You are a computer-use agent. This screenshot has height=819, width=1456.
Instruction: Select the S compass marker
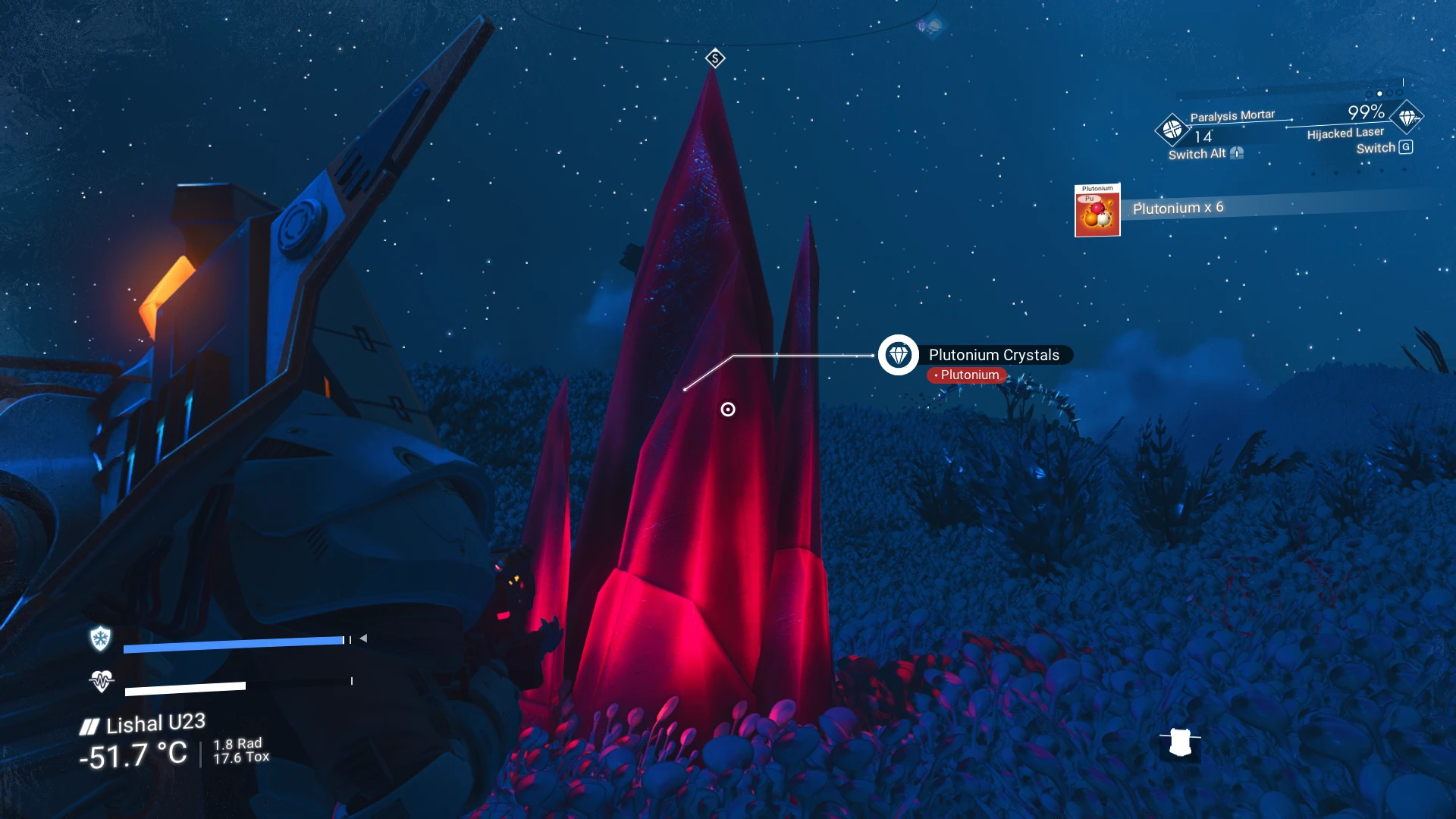(x=715, y=58)
